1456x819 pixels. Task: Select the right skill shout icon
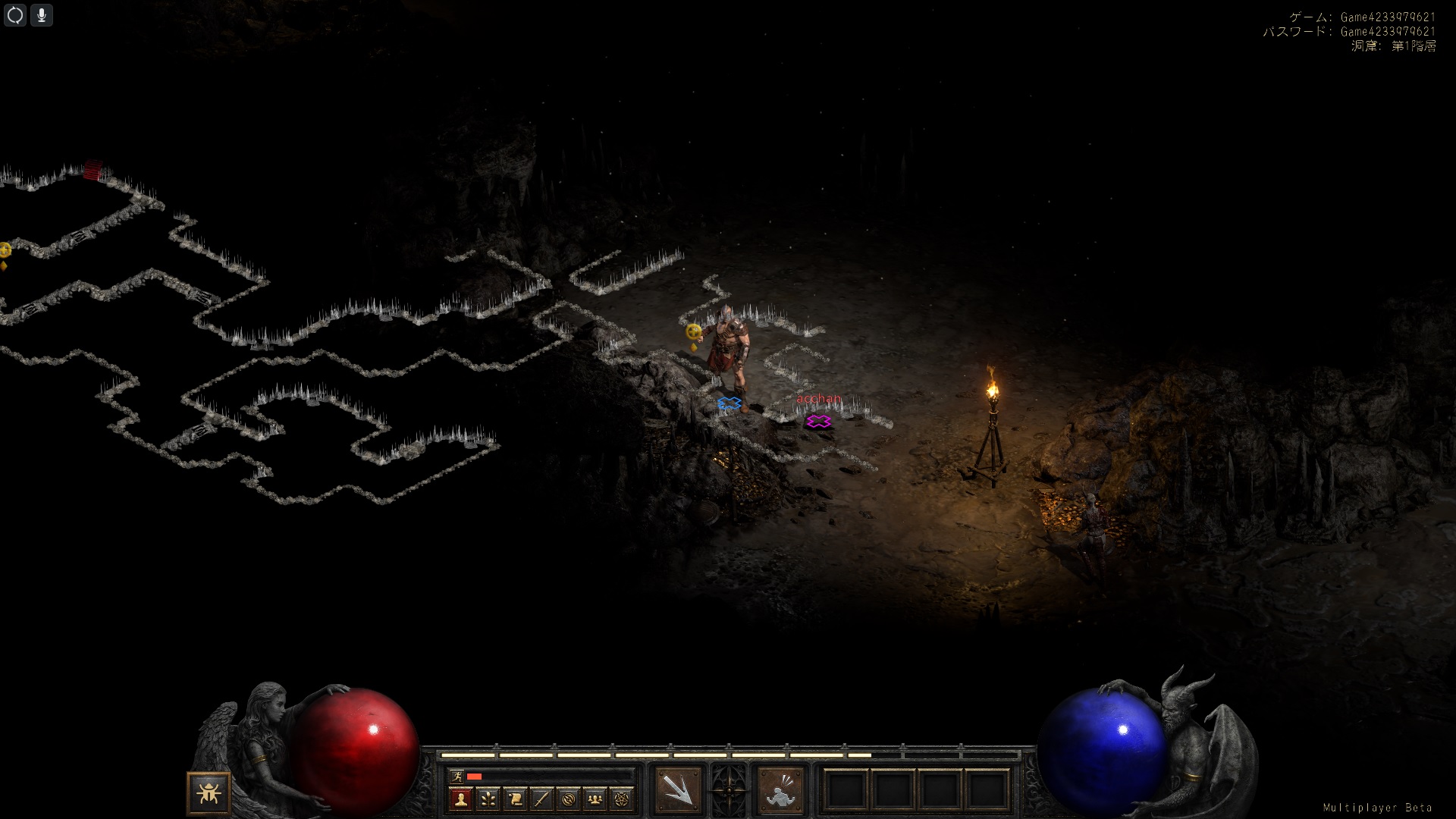[780, 789]
